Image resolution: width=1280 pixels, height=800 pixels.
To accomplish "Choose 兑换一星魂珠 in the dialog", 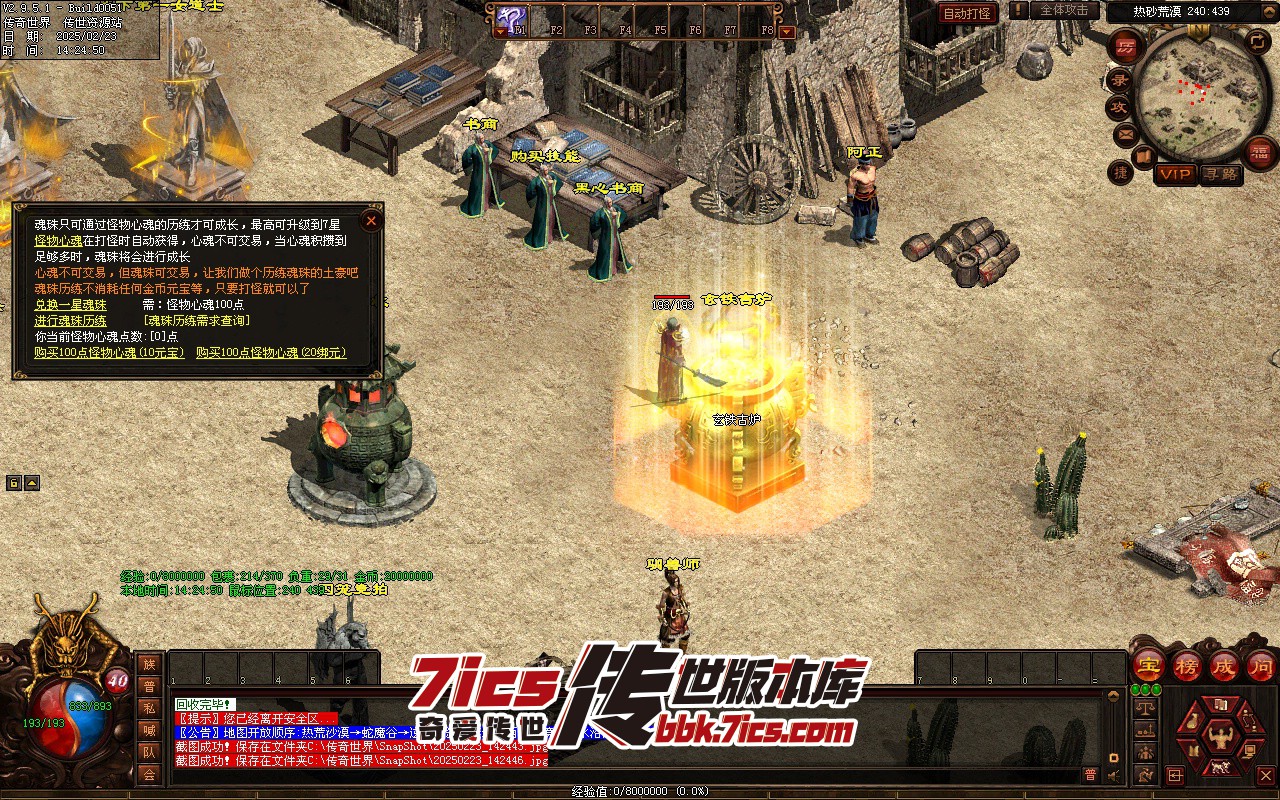I will 70,304.
